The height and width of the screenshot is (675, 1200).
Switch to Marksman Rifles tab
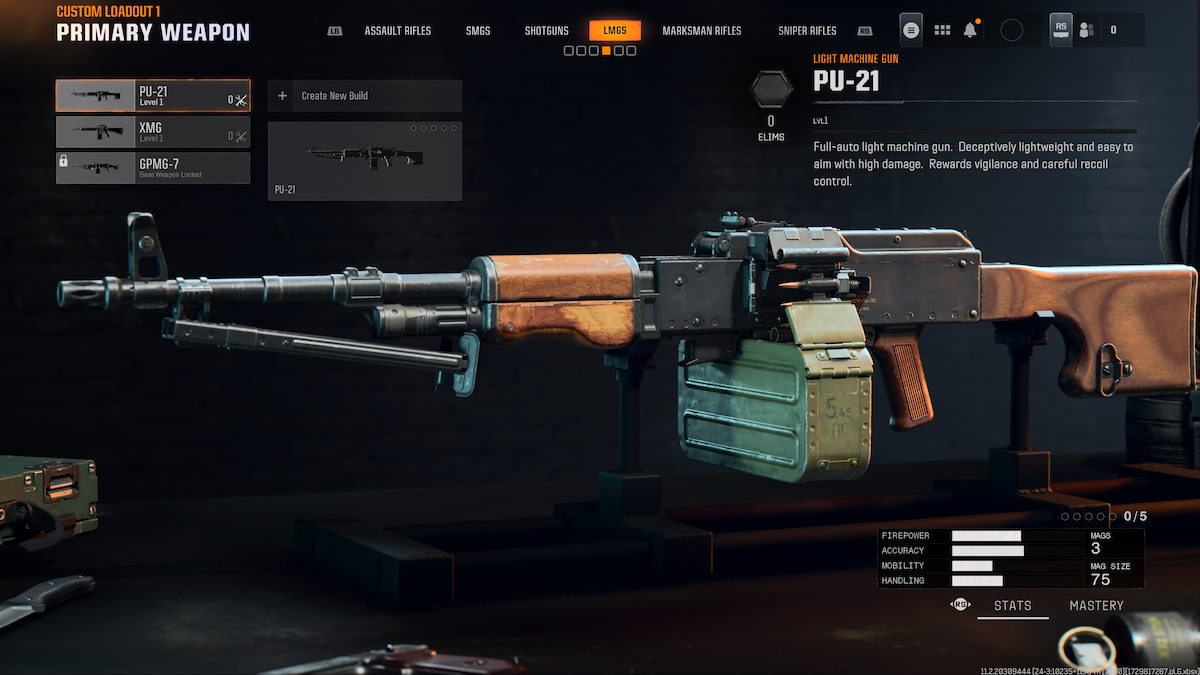tap(702, 31)
